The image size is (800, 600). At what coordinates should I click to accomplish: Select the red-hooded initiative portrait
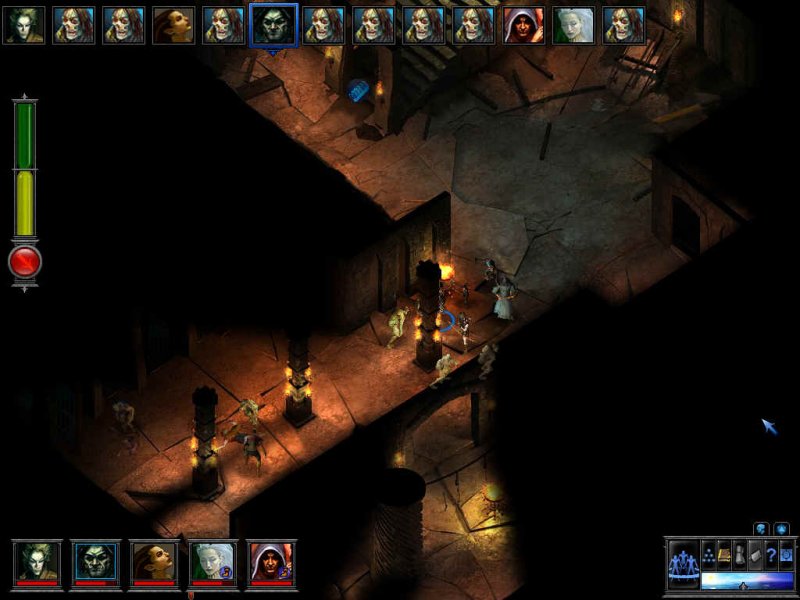[524, 25]
